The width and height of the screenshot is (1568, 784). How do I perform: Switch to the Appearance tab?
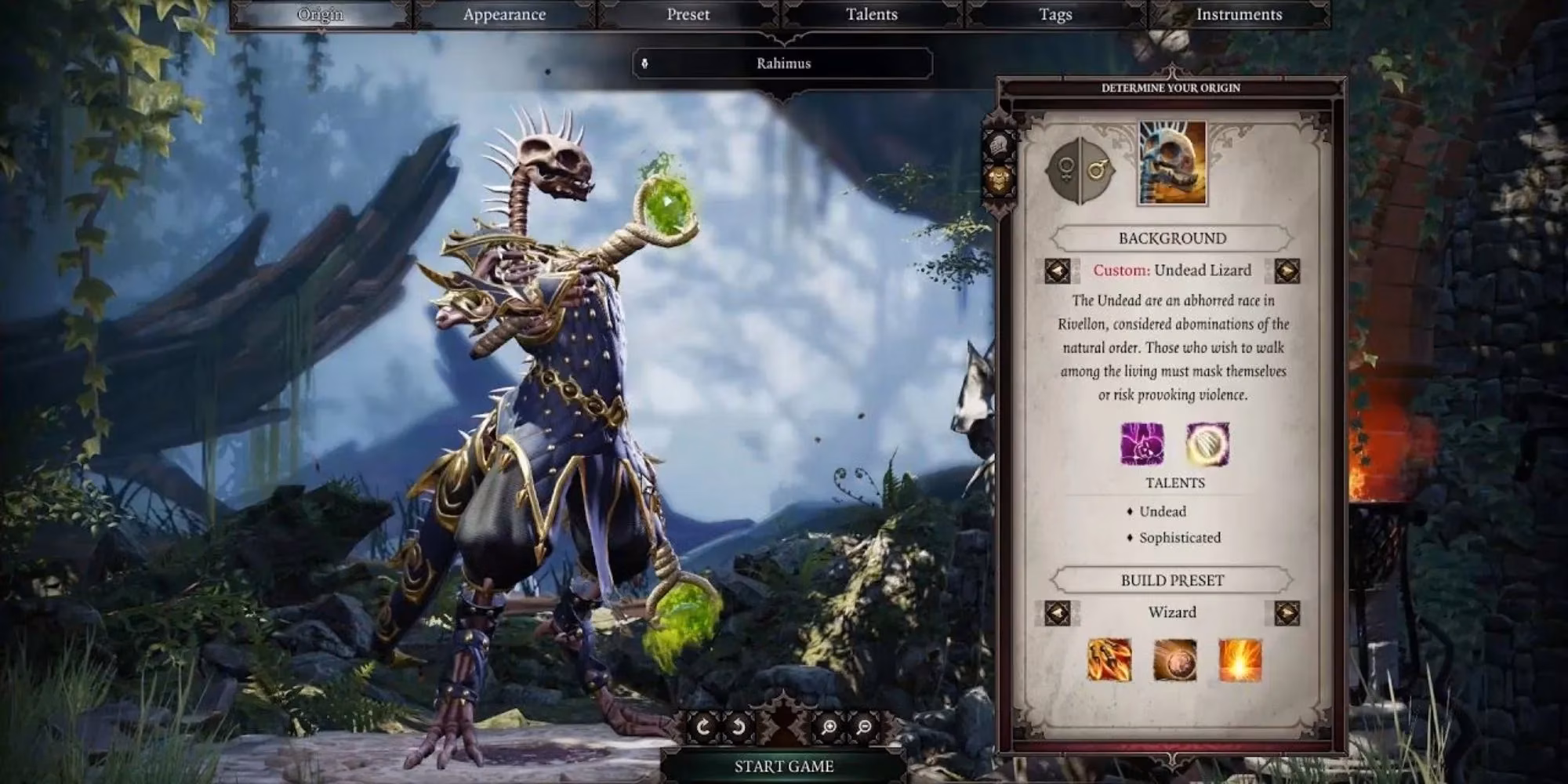(505, 14)
